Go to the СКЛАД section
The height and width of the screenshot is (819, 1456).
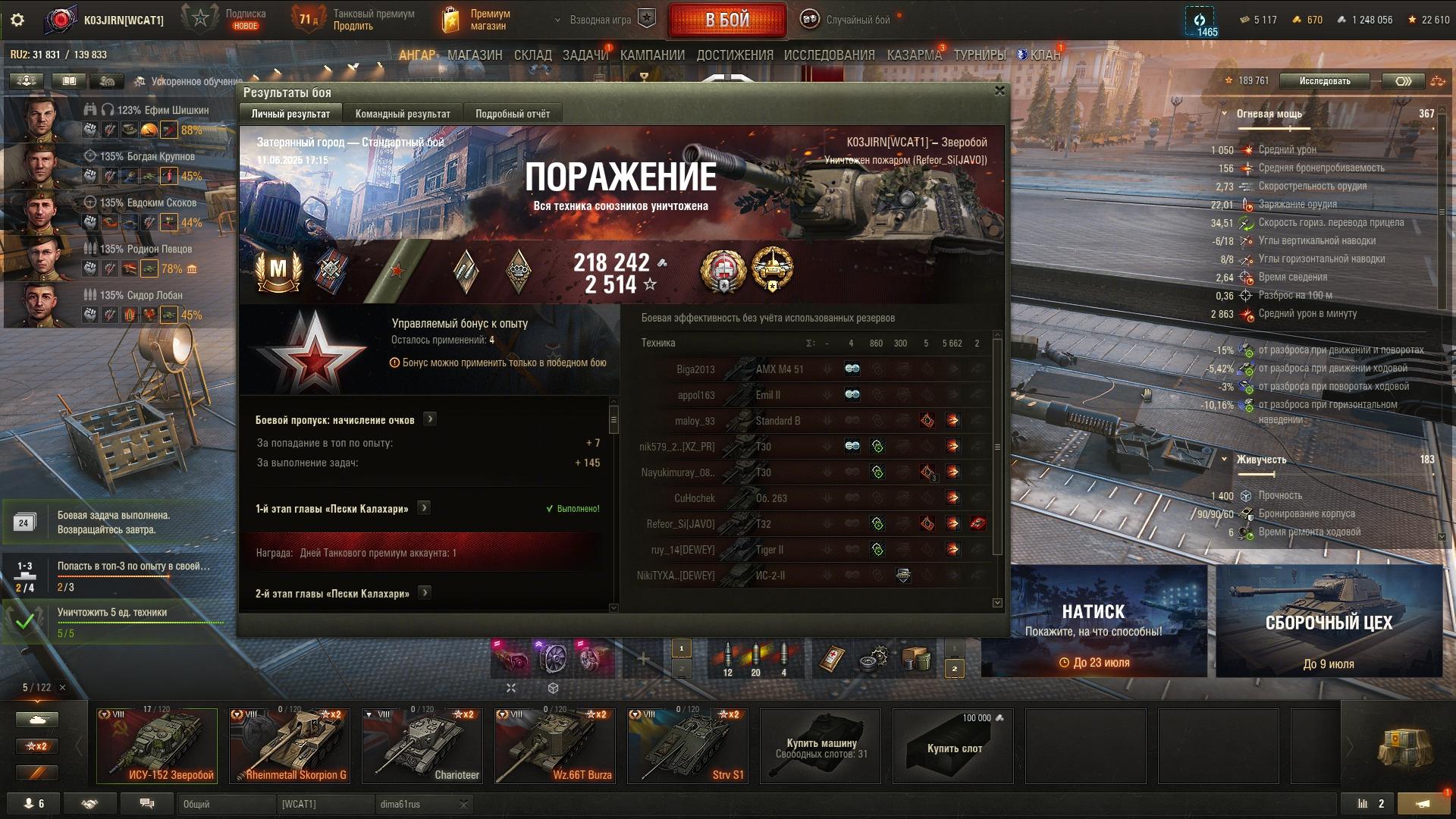click(x=532, y=55)
